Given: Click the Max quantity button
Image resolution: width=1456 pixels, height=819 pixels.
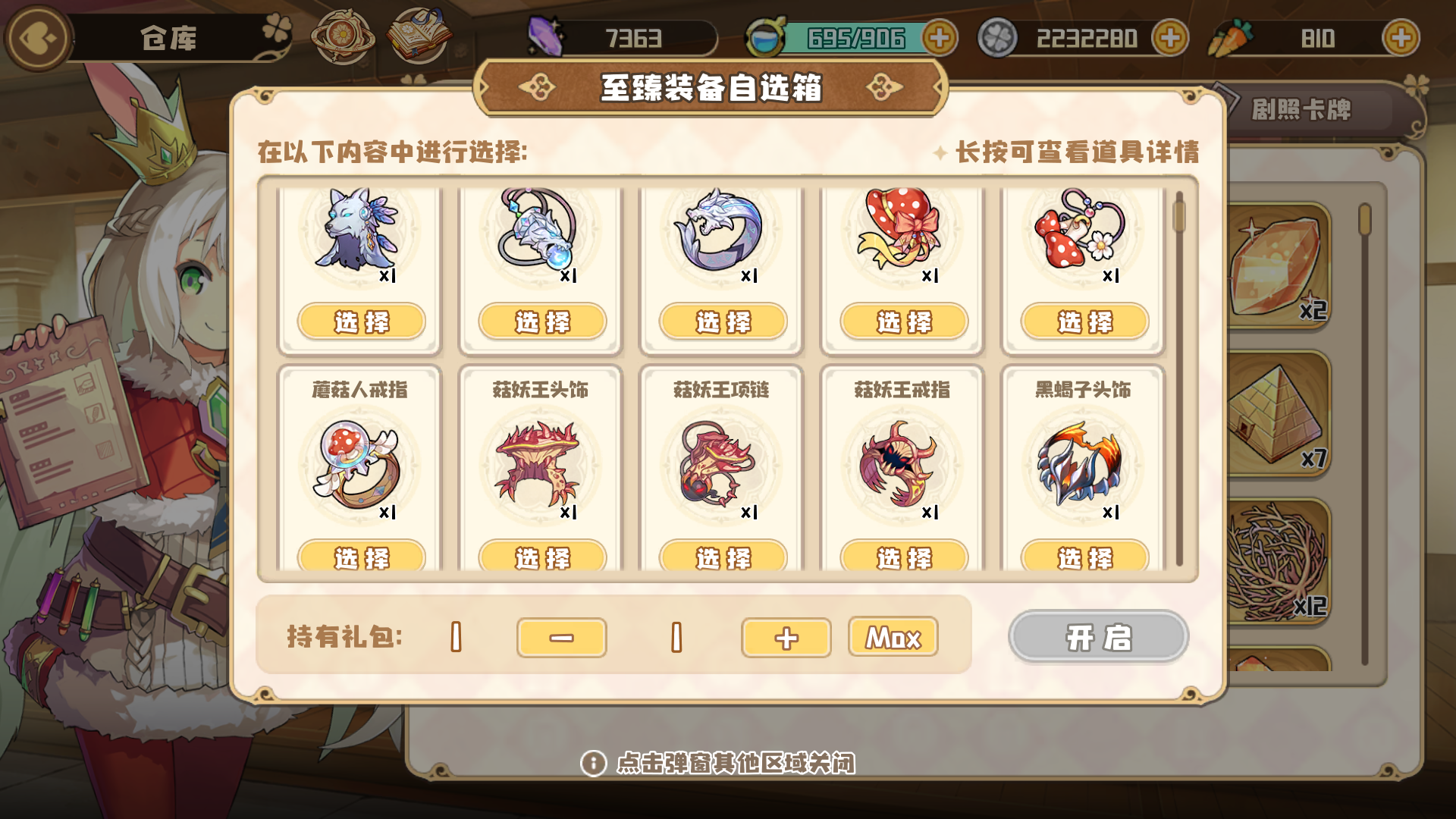Looking at the screenshot, I should (893, 638).
